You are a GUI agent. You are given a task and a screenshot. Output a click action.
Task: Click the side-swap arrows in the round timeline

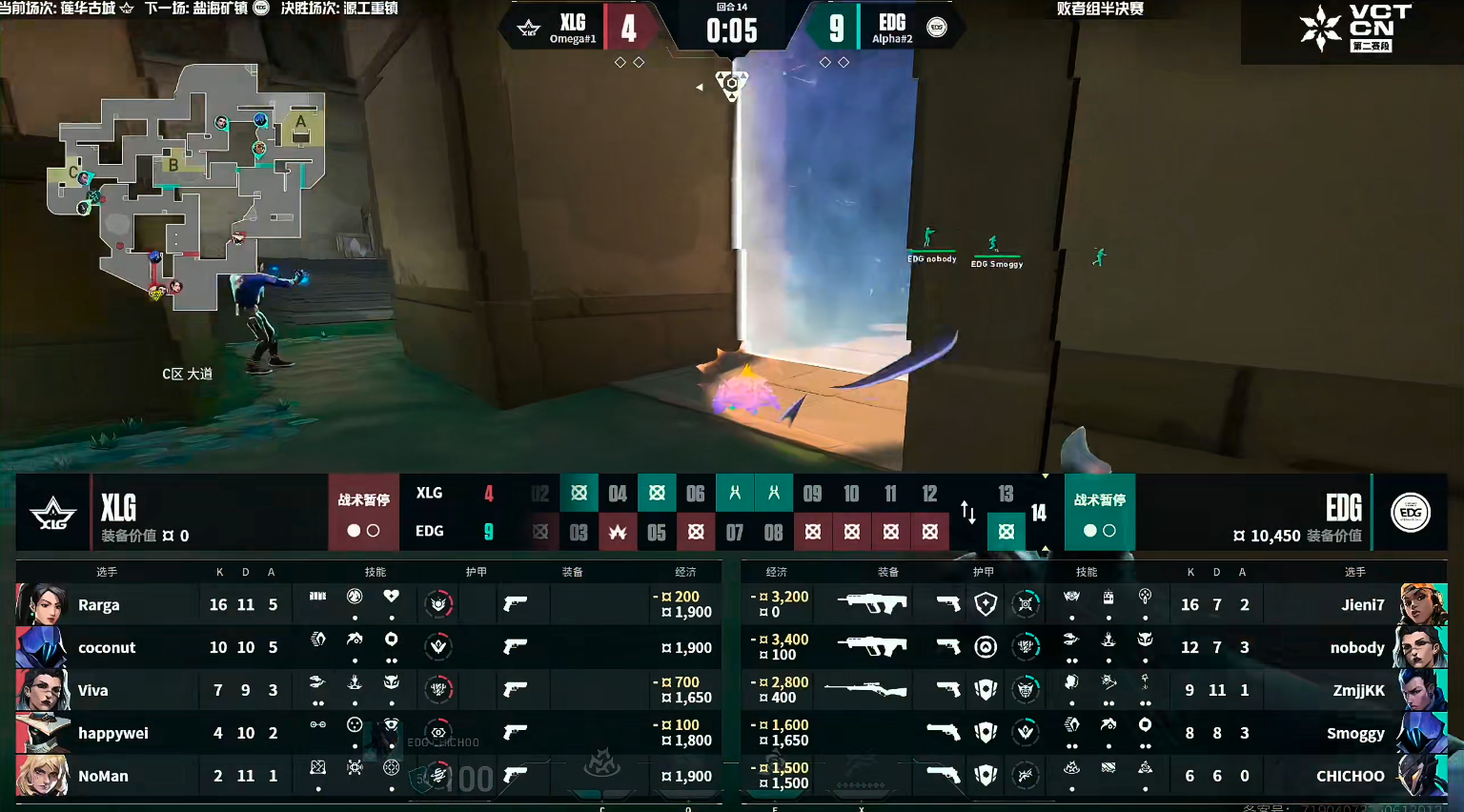968,513
